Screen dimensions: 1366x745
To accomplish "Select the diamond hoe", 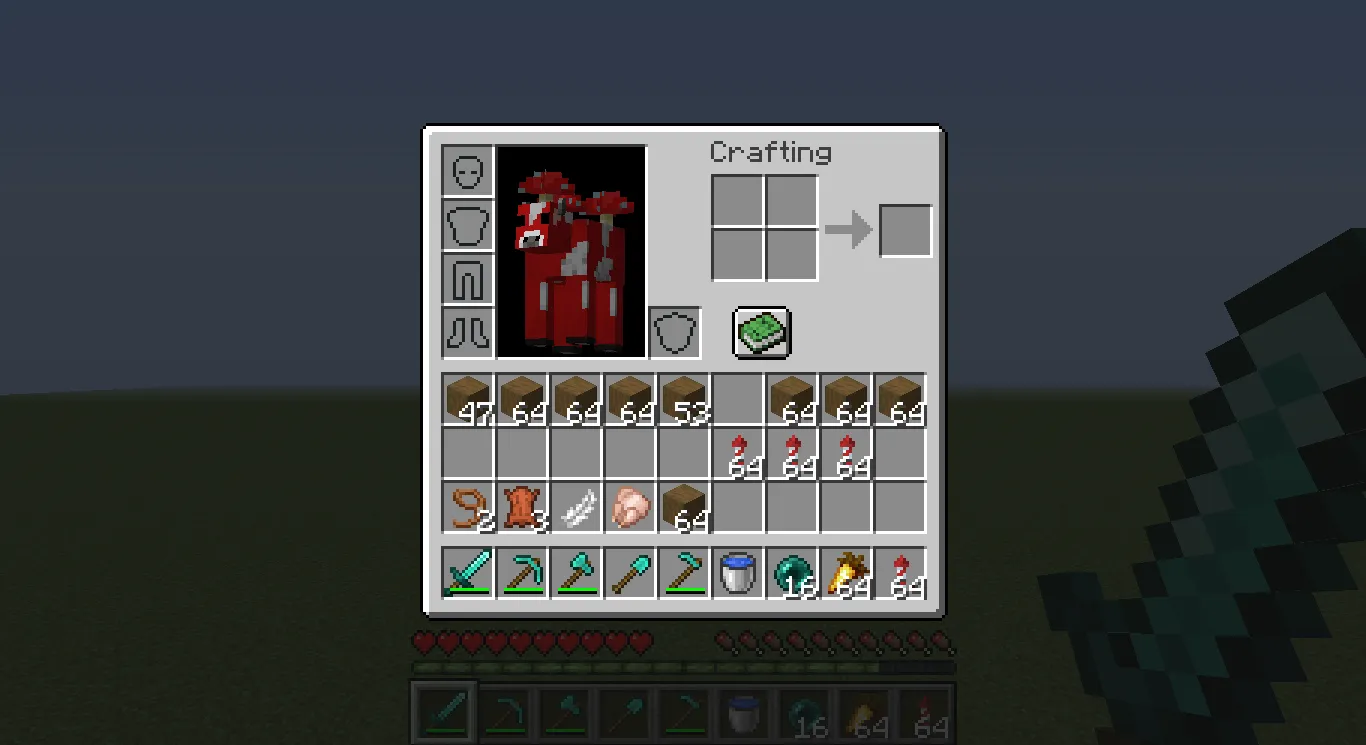I will tap(683, 572).
